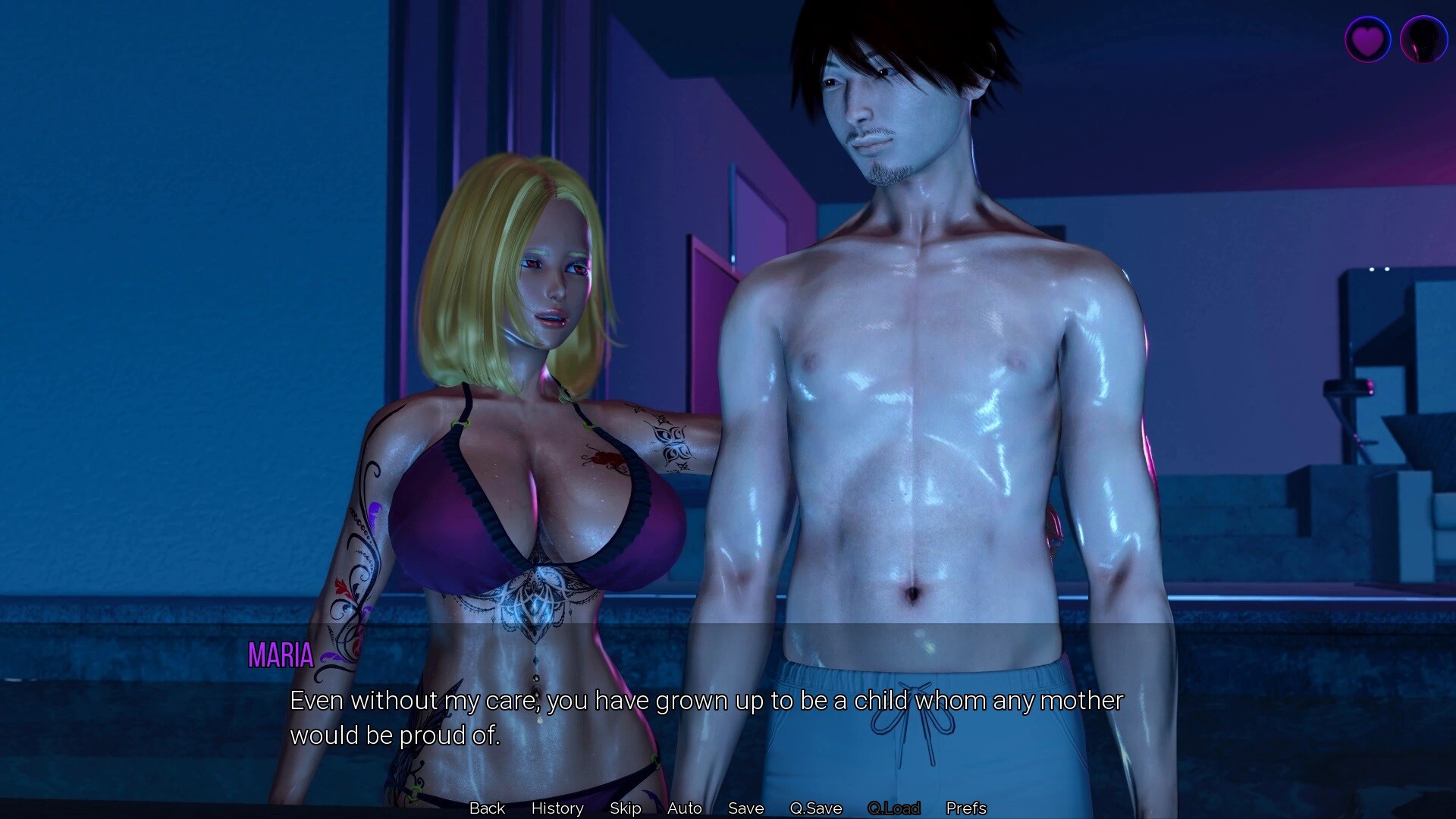
Task: Quick load with Q.Load
Action: (x=894, y=808)
